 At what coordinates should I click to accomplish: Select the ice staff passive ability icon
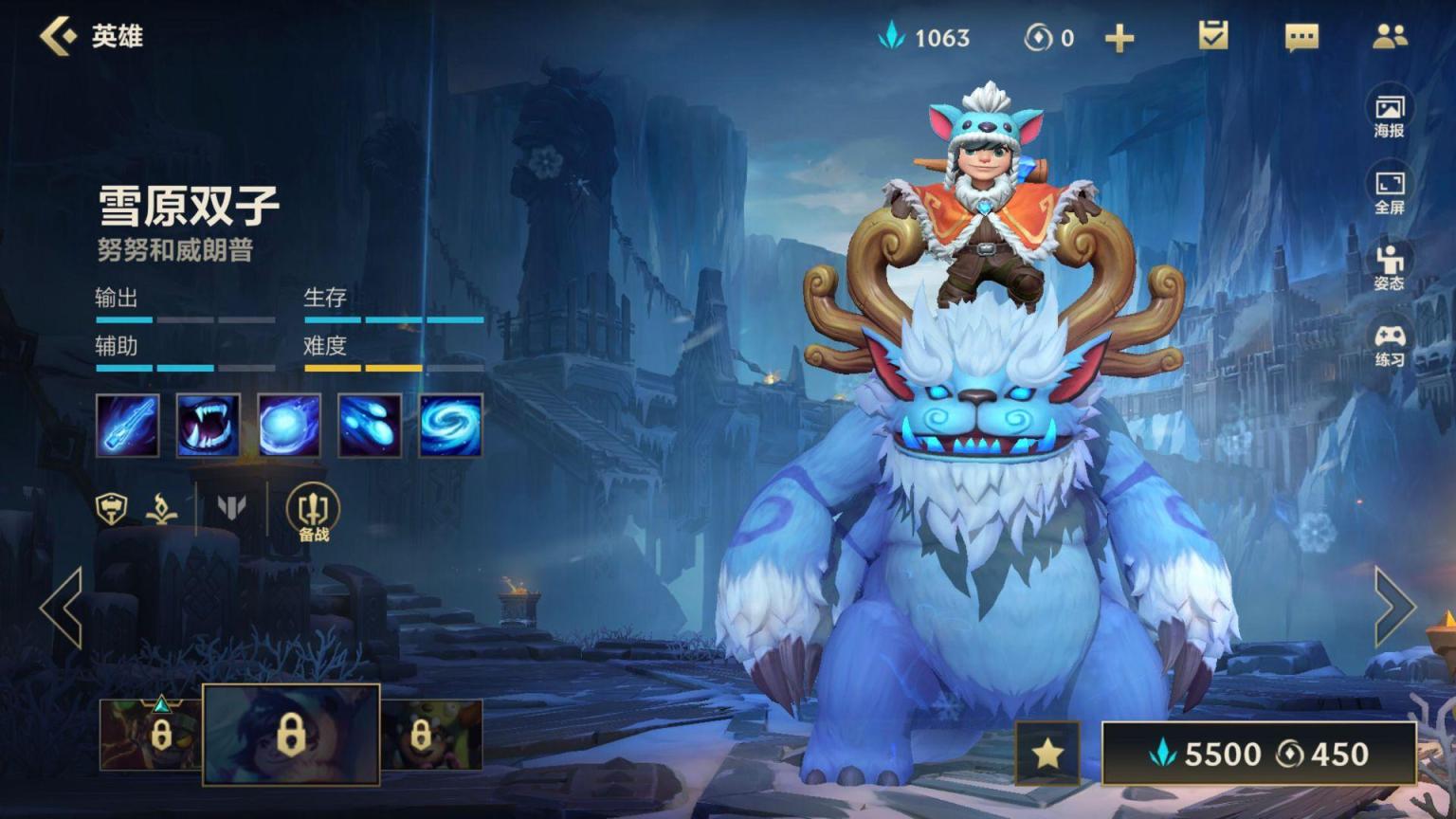[127, 426]
